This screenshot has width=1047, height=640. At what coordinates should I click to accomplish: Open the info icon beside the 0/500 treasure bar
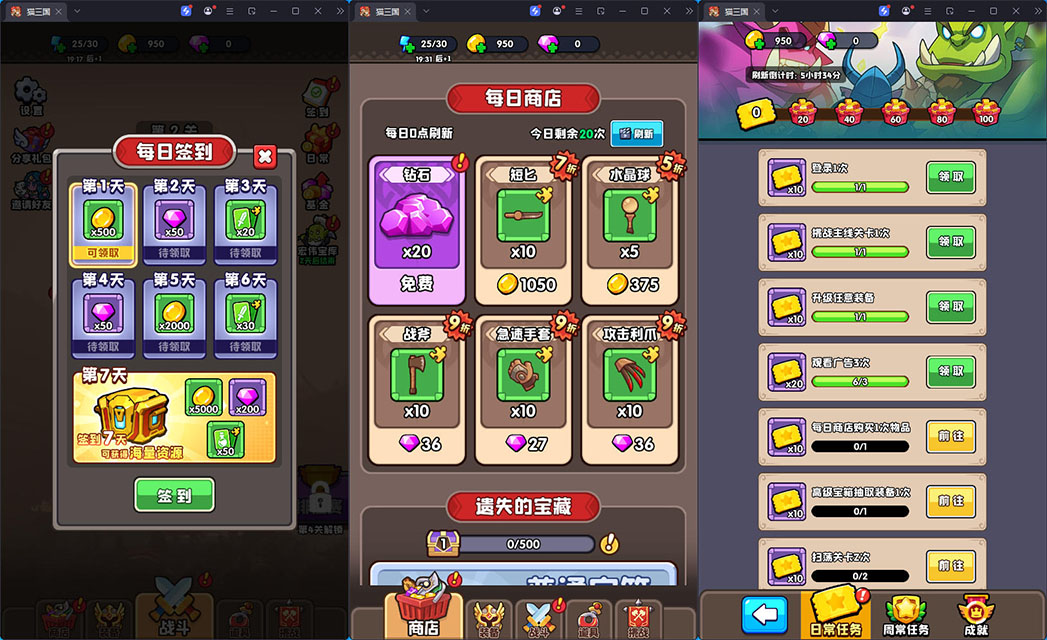pyautogui.click(x=610, y=544)
